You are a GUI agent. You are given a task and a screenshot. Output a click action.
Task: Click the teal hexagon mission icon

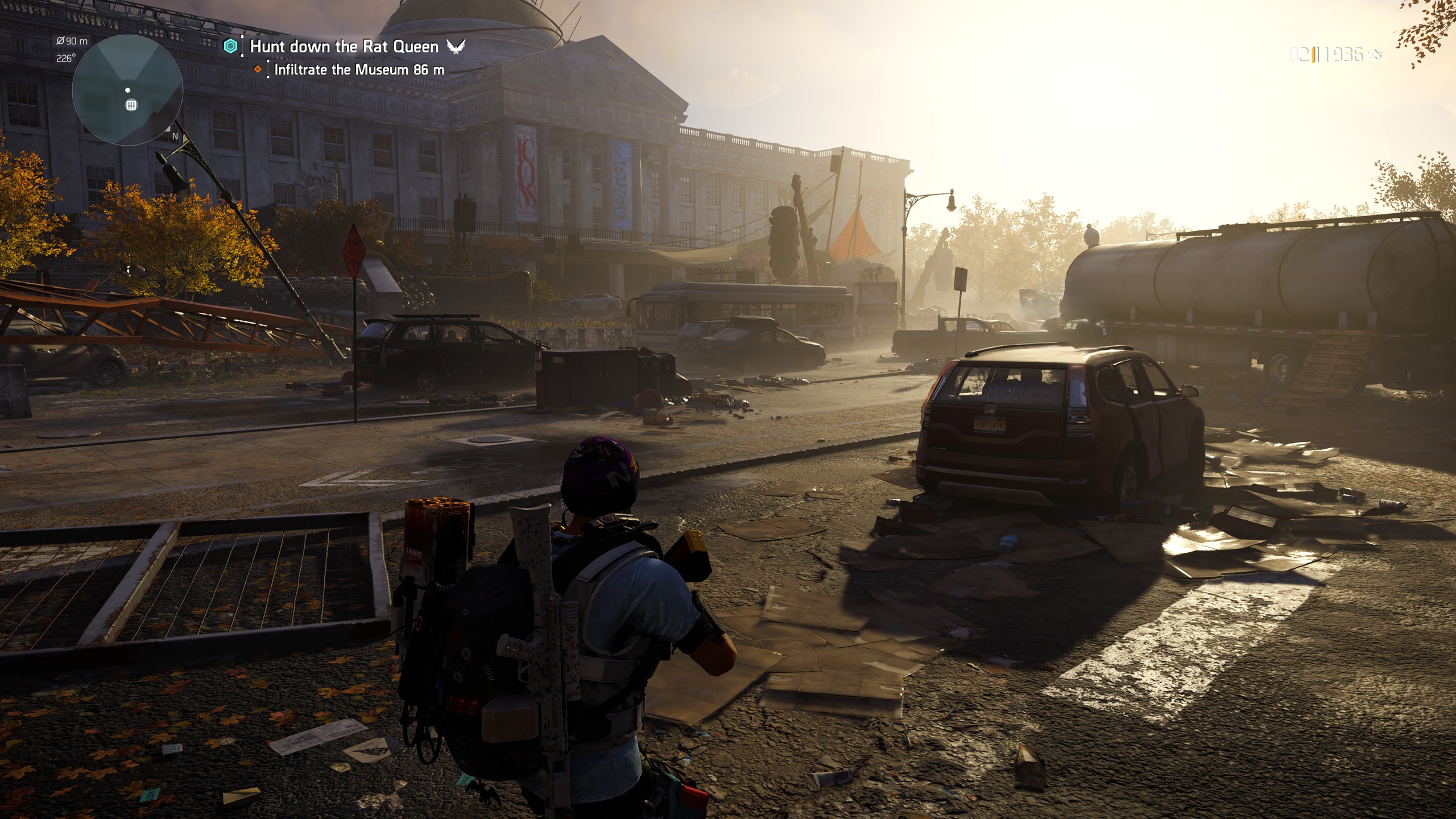pyautogui.click(x=230, y=47)
